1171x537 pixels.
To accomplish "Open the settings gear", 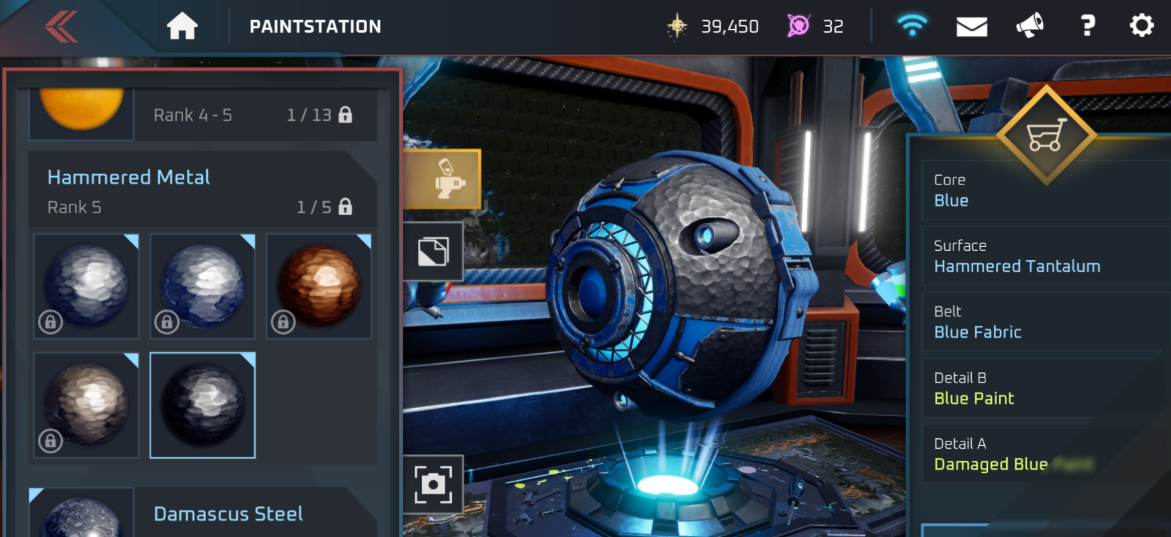I will pos(1142,27).
